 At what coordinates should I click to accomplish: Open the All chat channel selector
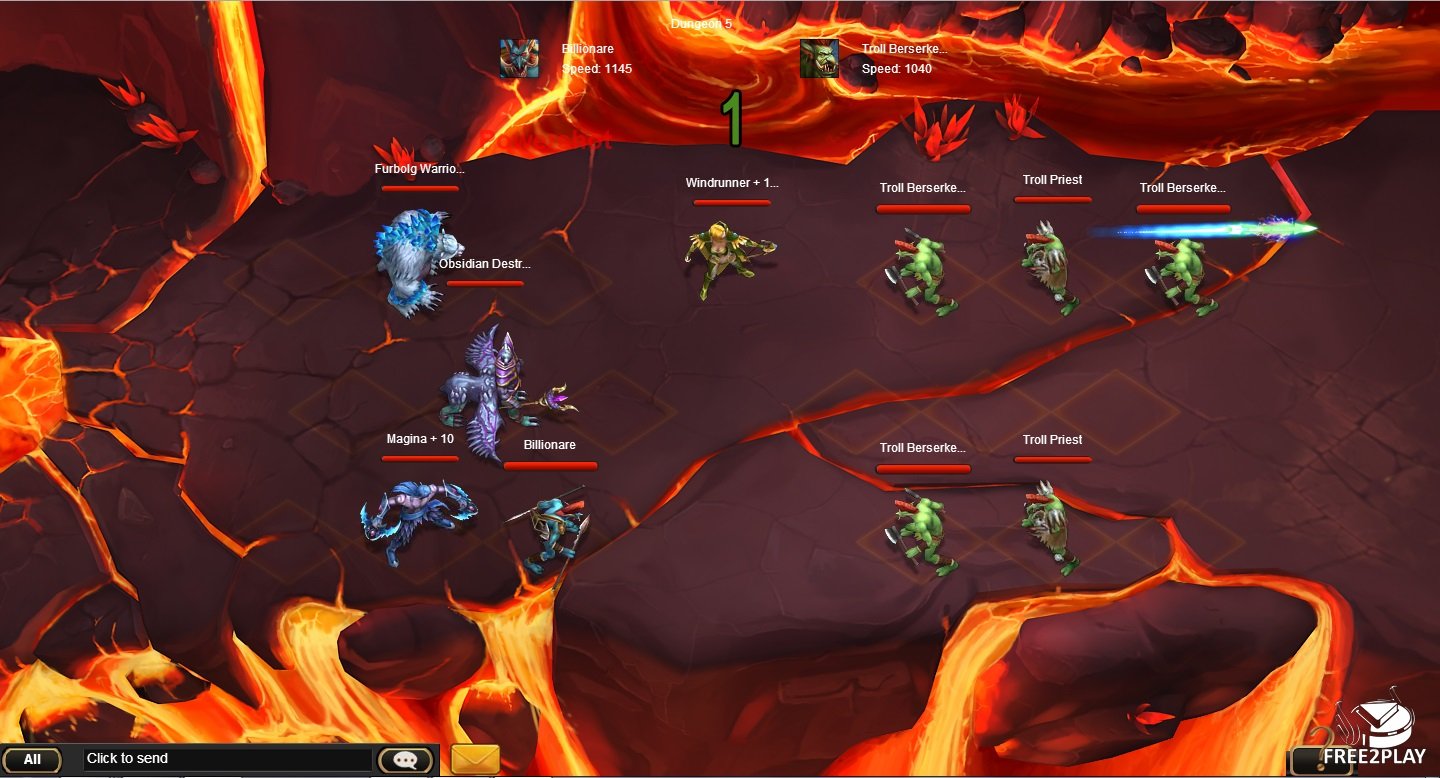click(x=32, y=760)
